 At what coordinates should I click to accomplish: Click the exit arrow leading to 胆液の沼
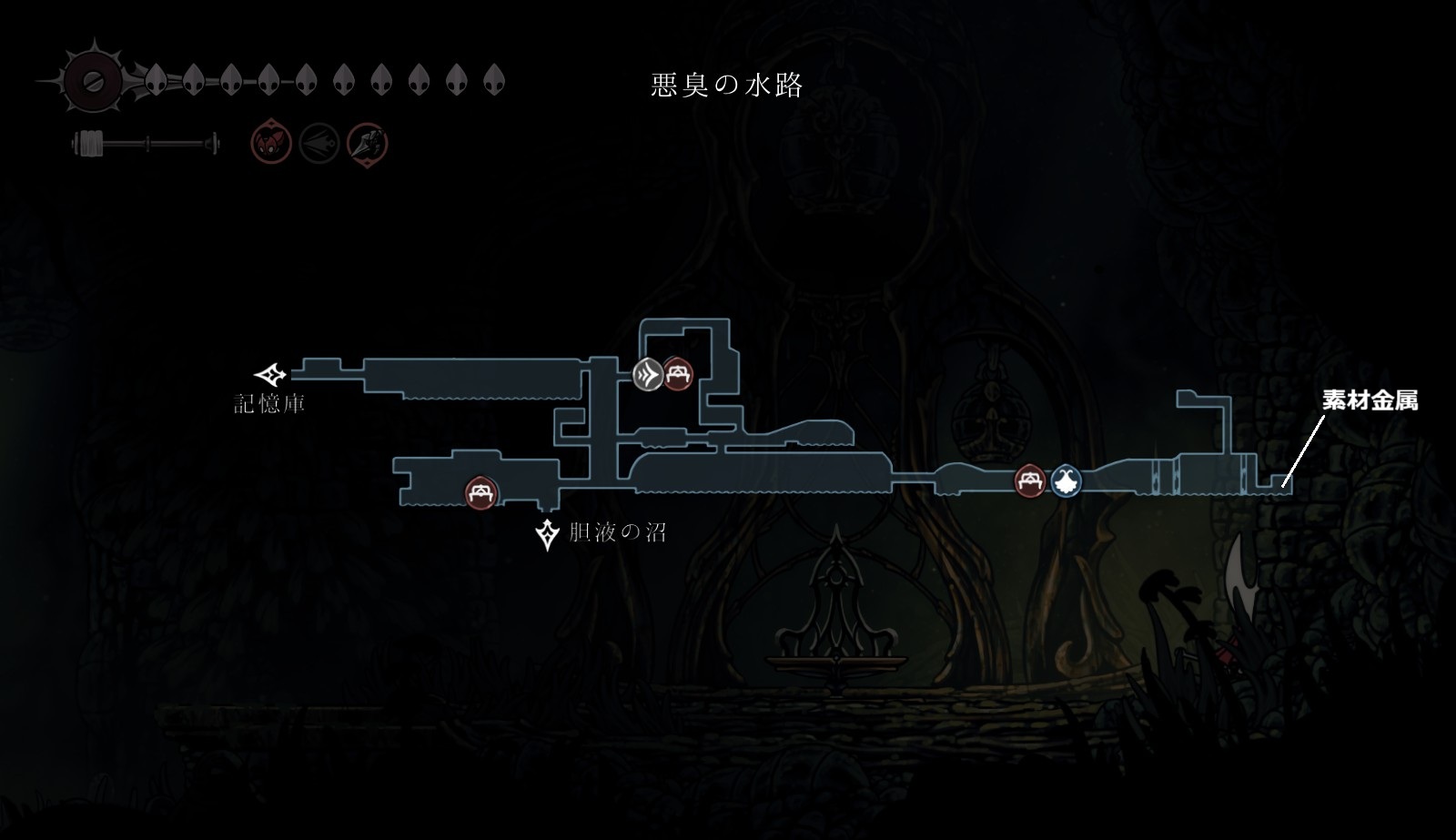click(548, 535)
